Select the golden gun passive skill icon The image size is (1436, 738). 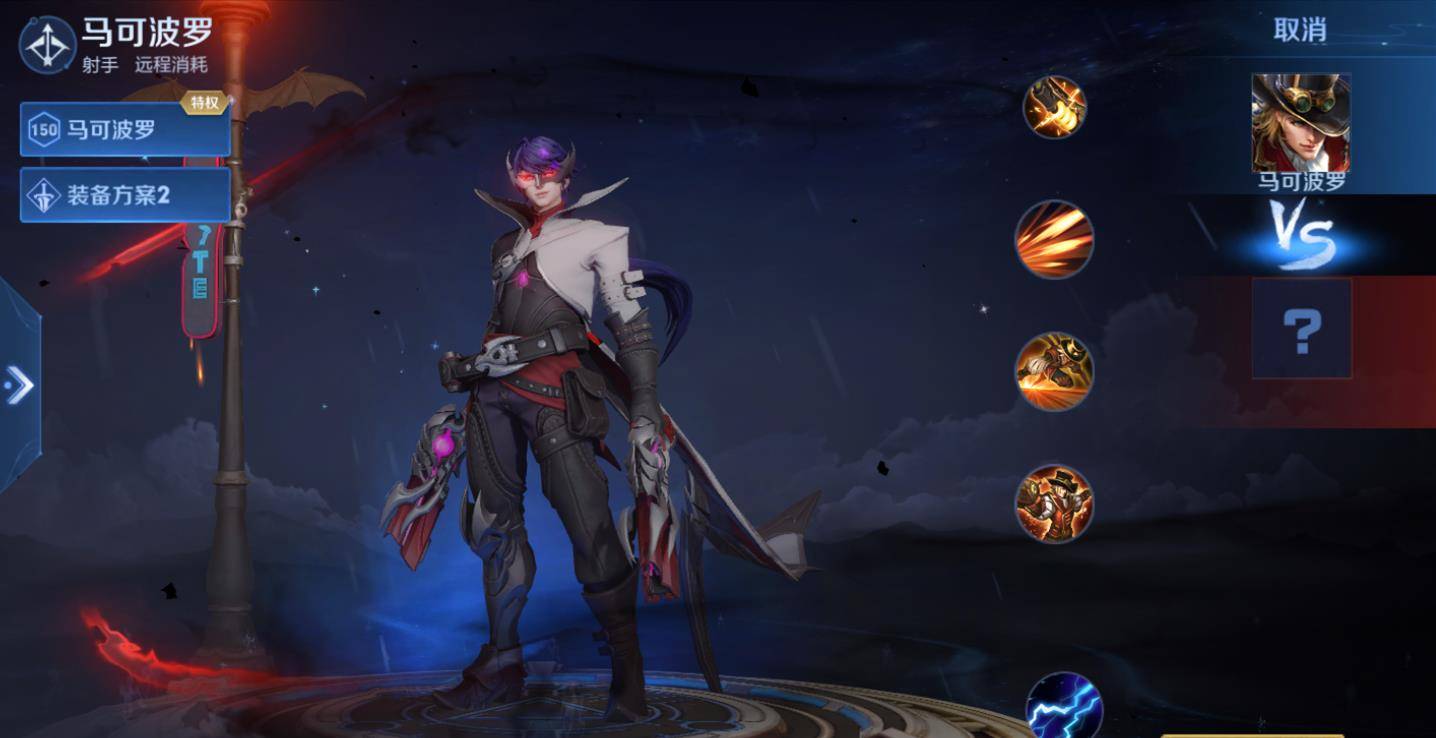tap(1054, 107)
